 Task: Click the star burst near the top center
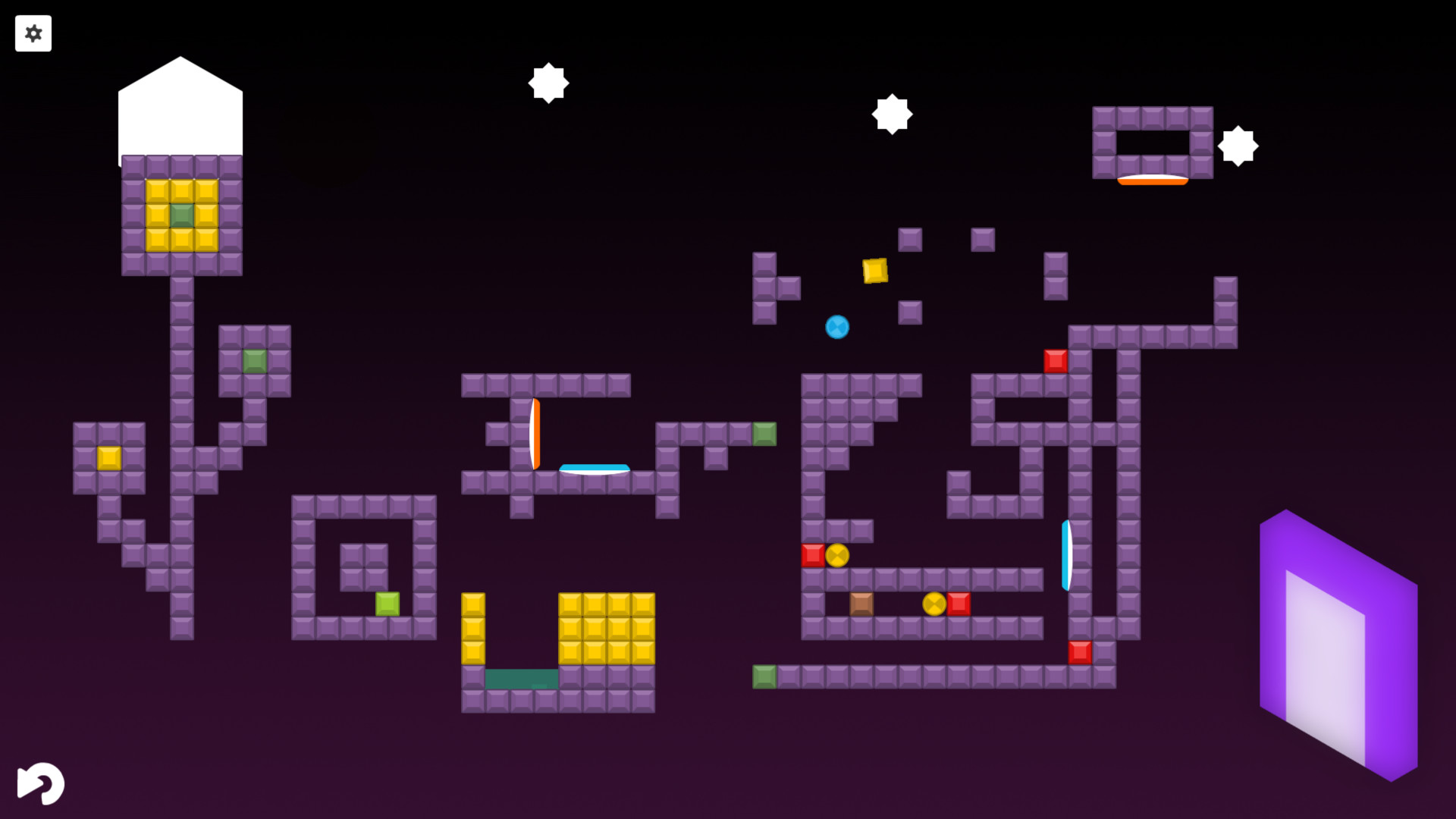click(549, 83)
